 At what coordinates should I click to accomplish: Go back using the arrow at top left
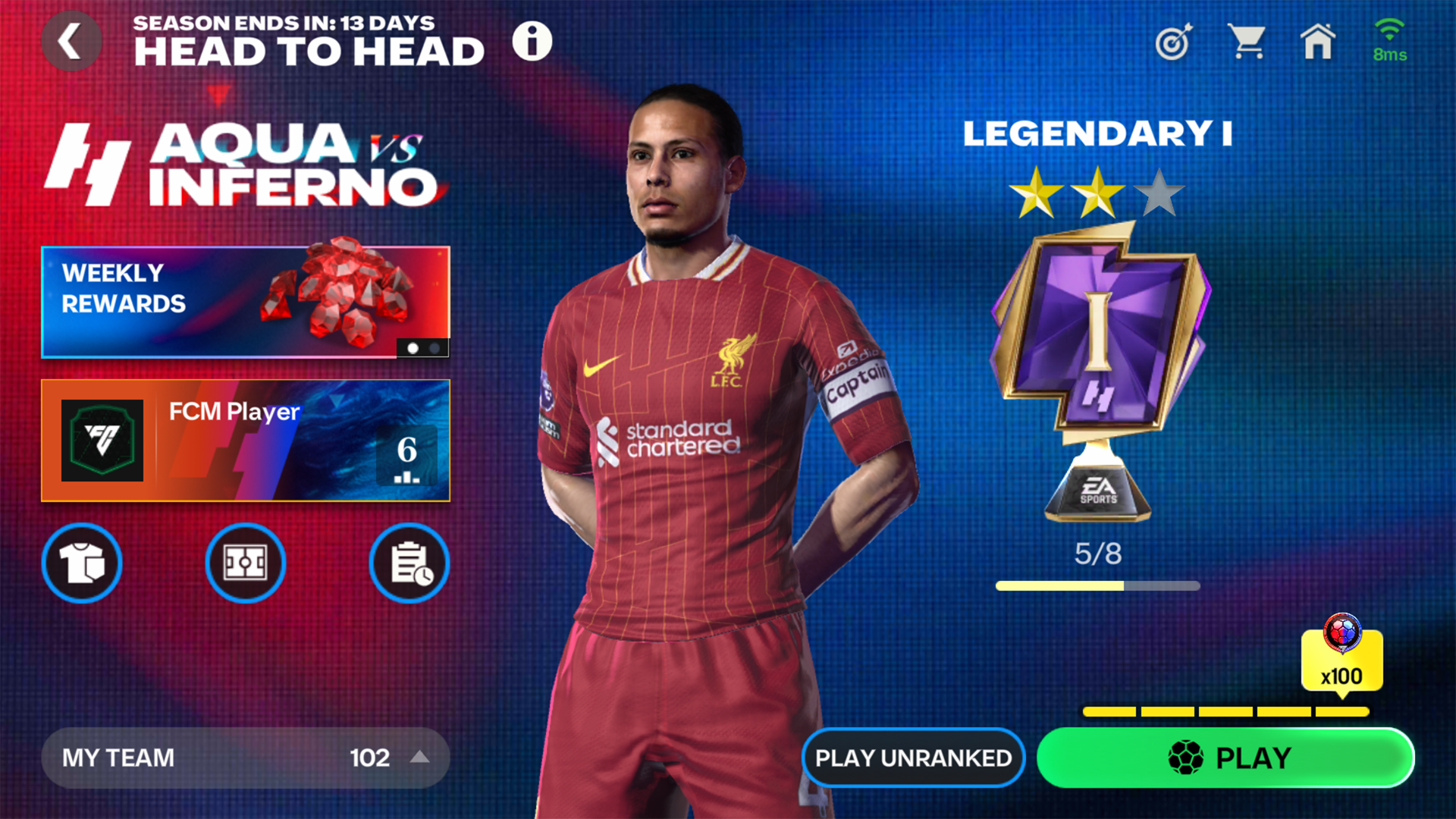point(71,40)
